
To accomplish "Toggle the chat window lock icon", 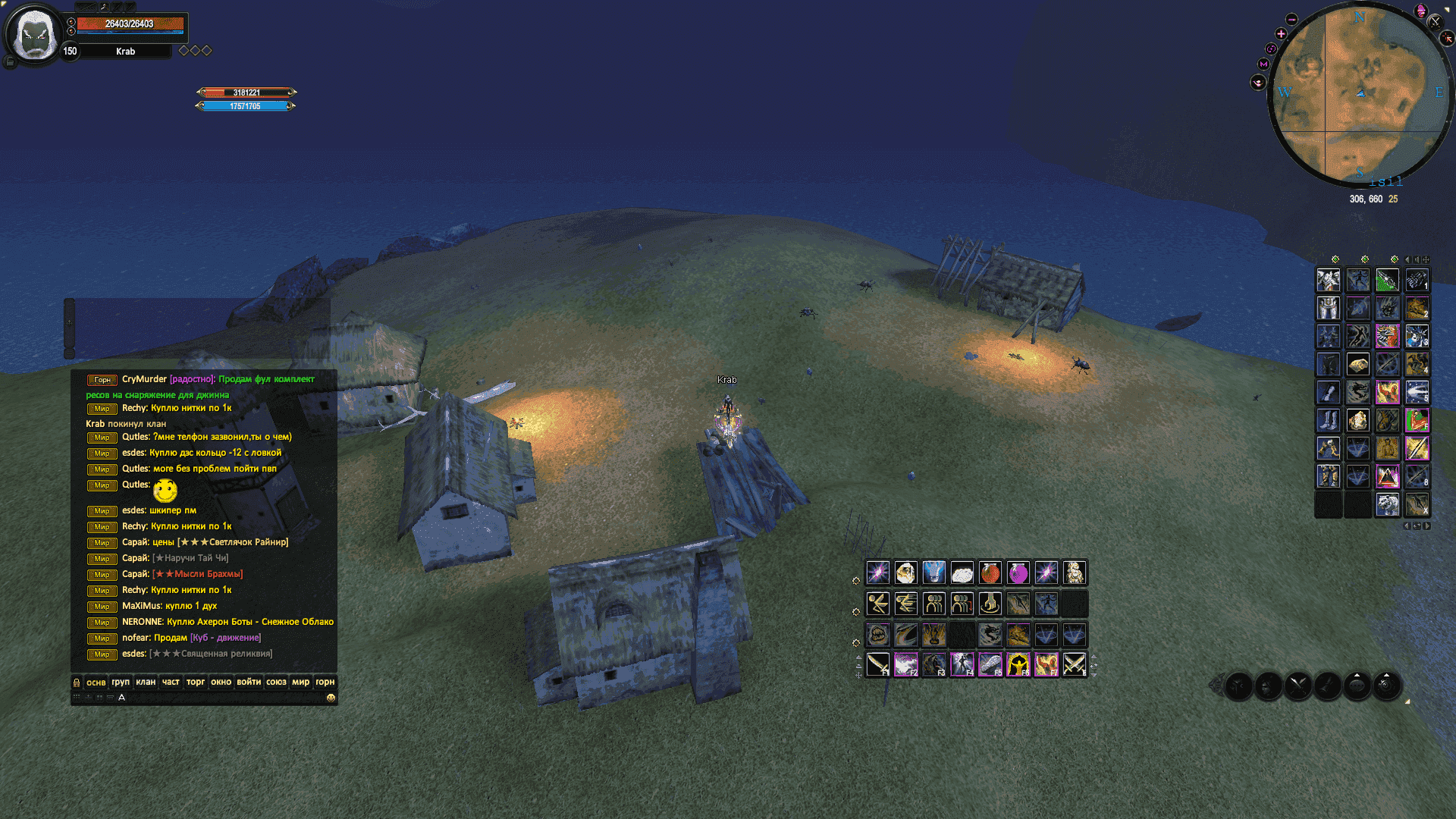I will [x=77, y=682].
